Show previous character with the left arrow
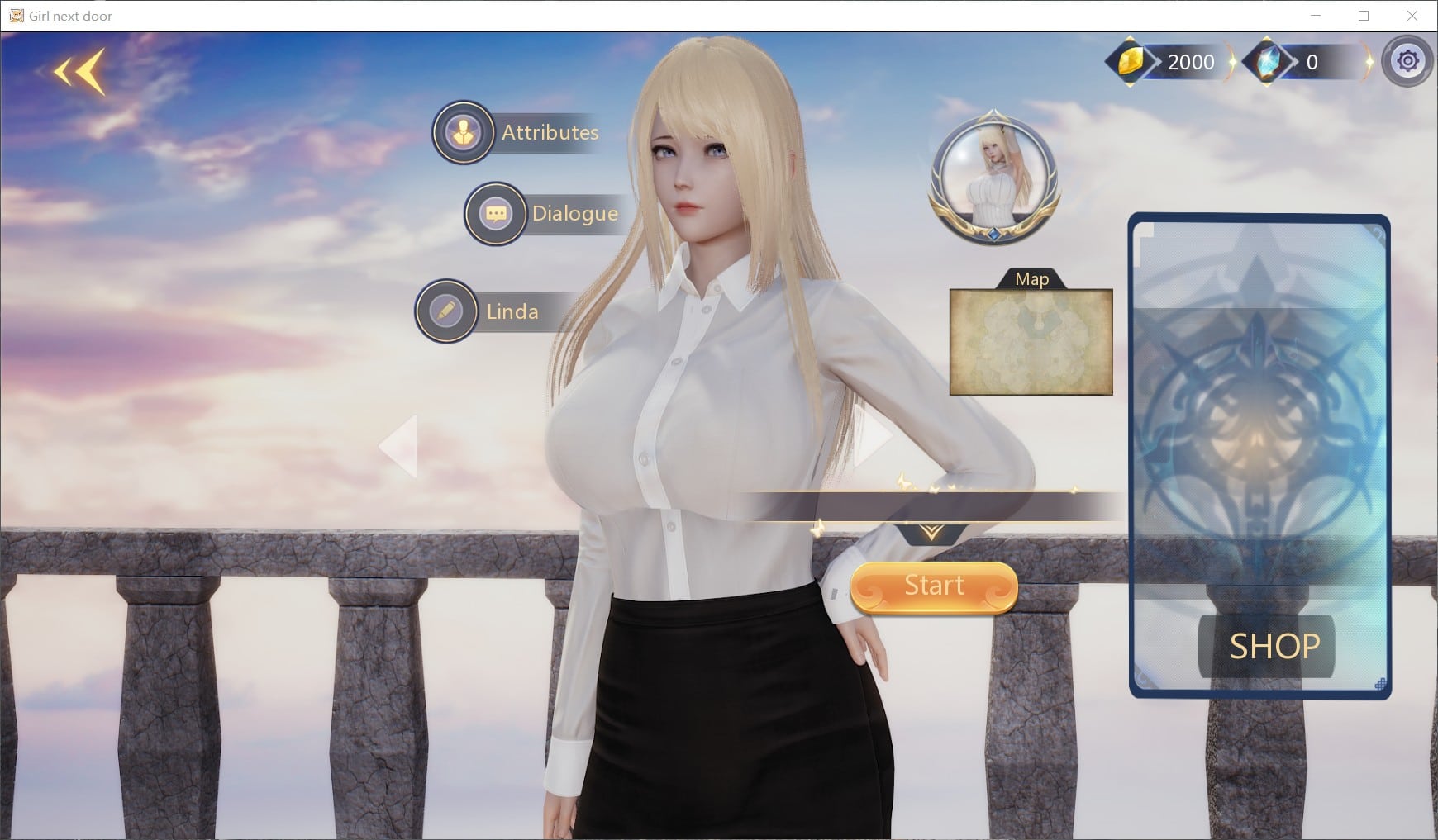The height and width of the screenshot is (840, 1438). [400, 444]
